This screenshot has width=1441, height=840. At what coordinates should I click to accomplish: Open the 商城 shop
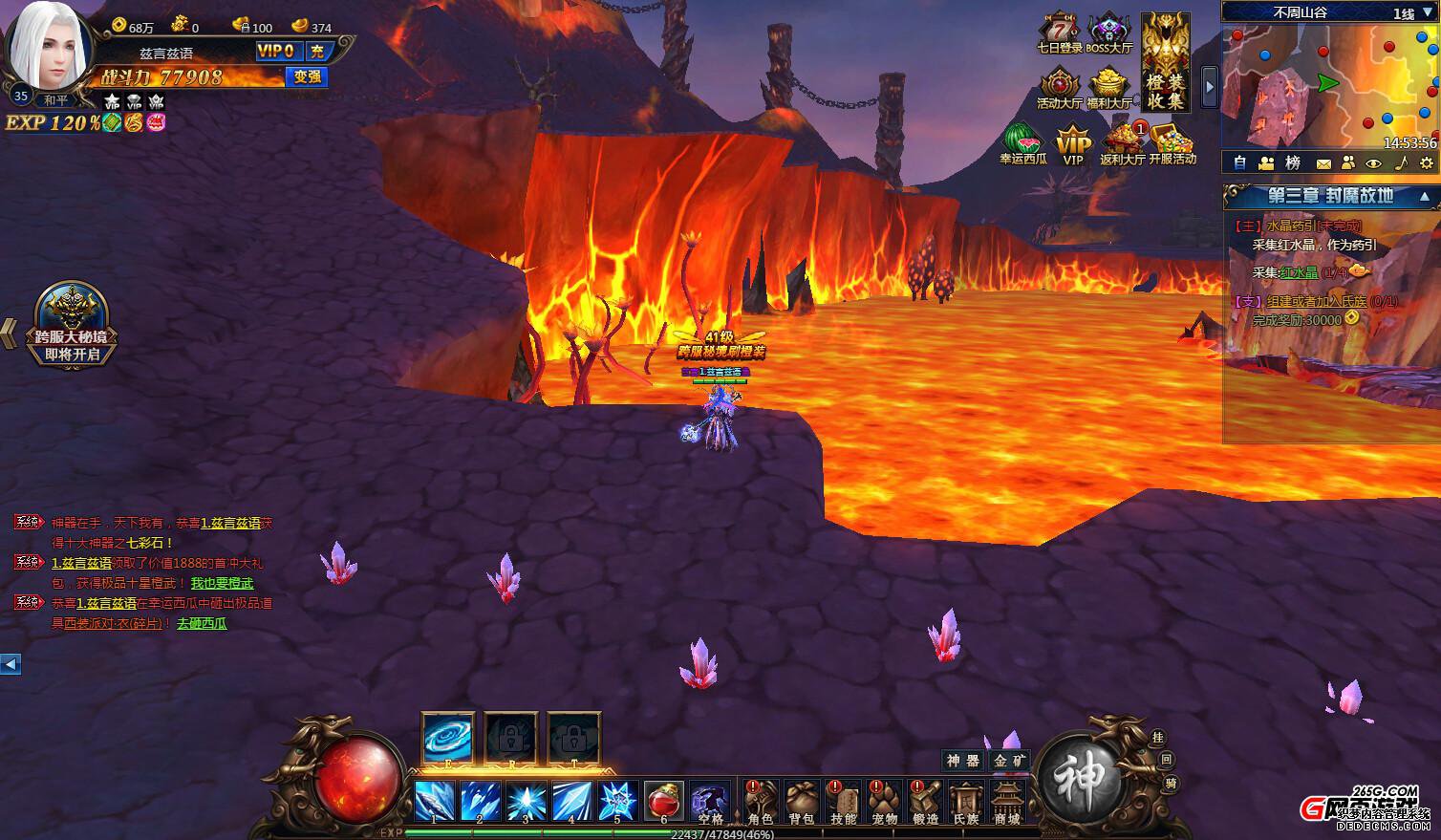pos(1007,802)
